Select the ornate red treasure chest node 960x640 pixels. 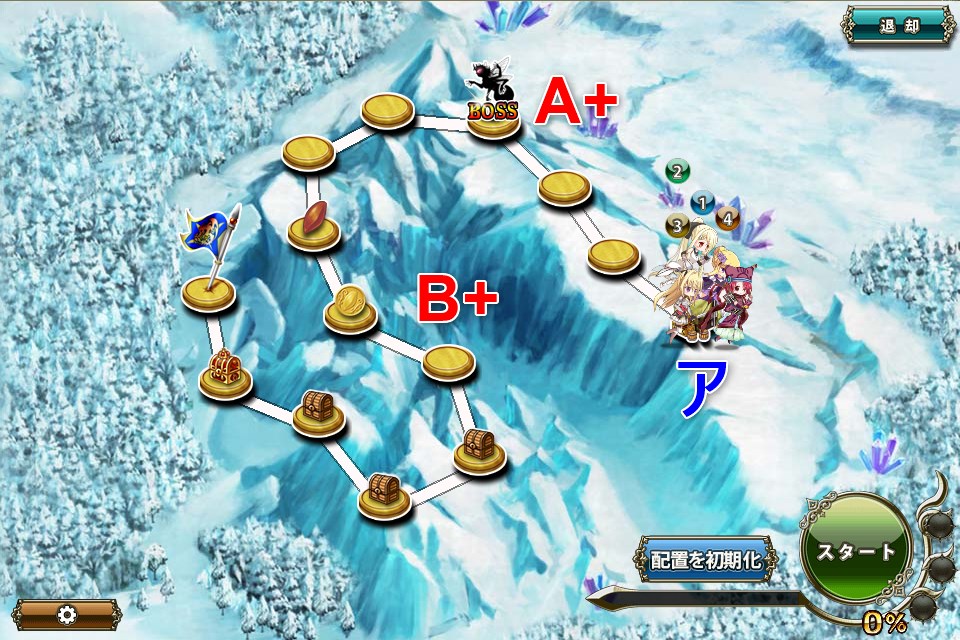(x=225, y=374)
